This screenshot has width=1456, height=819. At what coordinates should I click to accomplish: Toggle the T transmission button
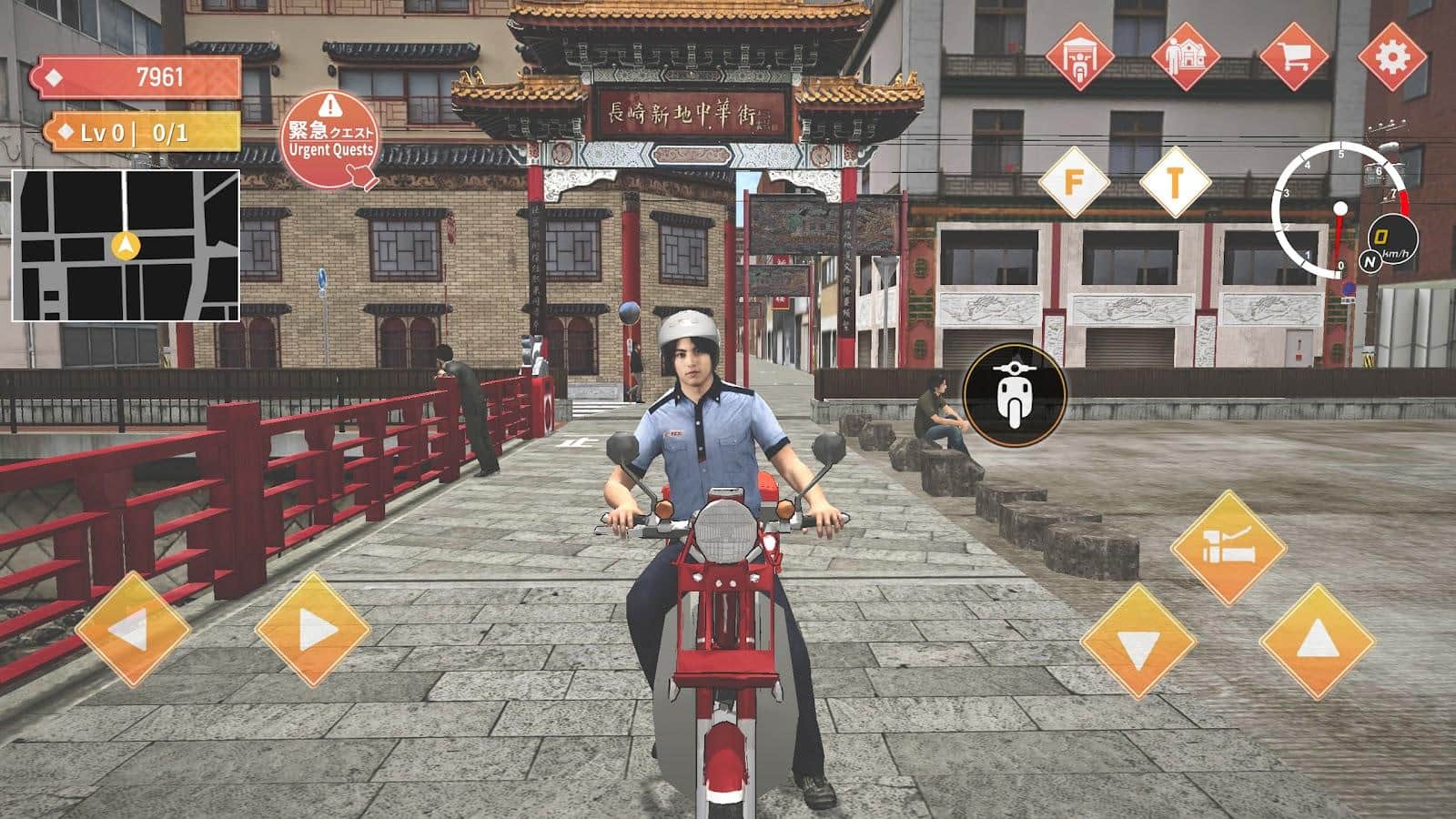click(x=1174, y=182)
